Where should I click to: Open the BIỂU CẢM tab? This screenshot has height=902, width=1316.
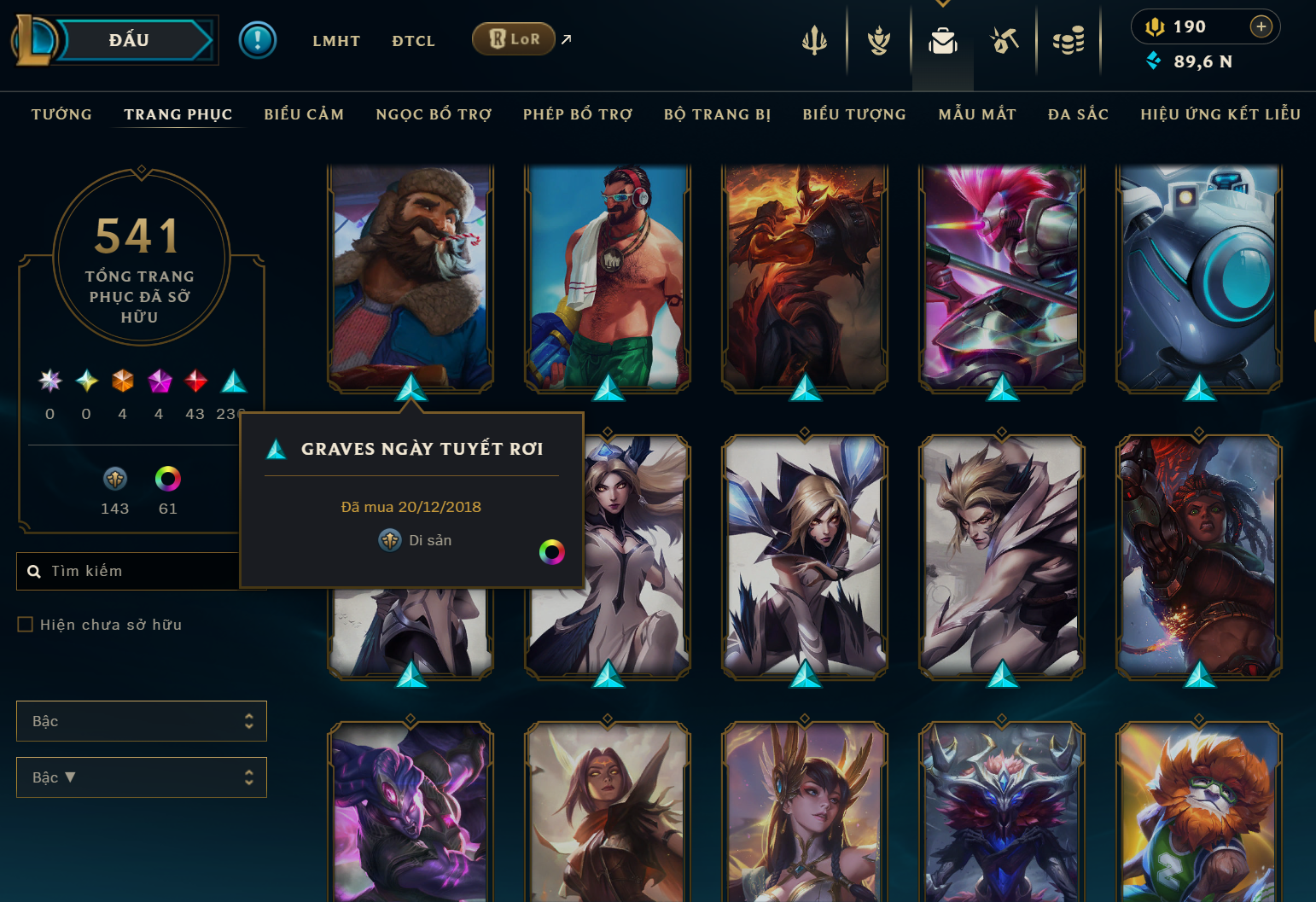(304, 114)
